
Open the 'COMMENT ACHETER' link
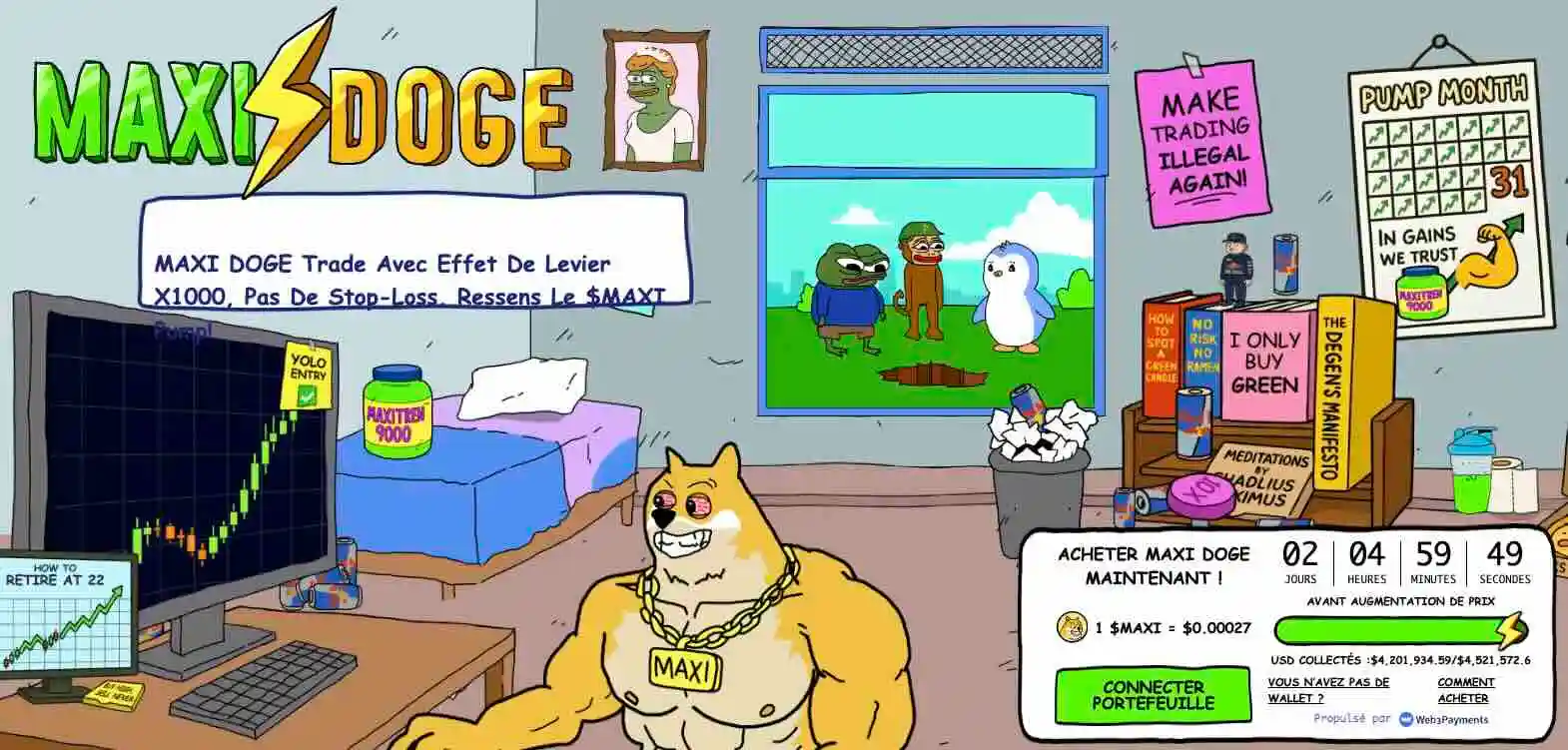1463,689
